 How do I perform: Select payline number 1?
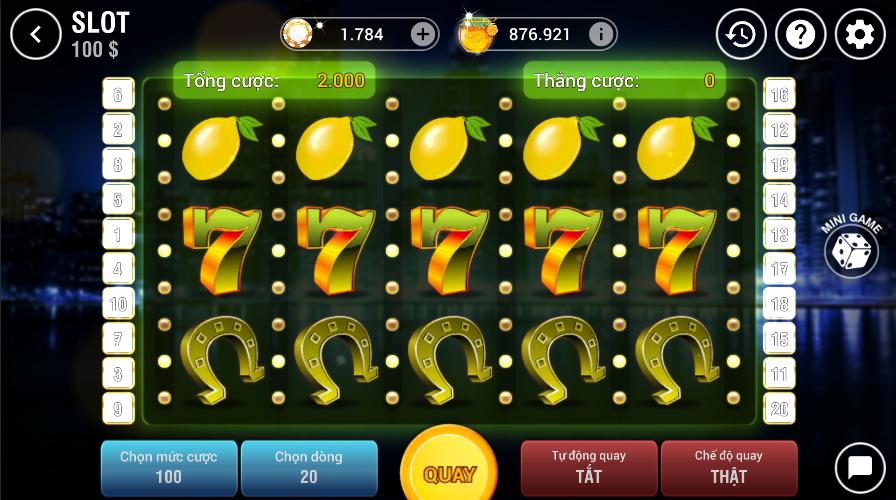(118, 234)
